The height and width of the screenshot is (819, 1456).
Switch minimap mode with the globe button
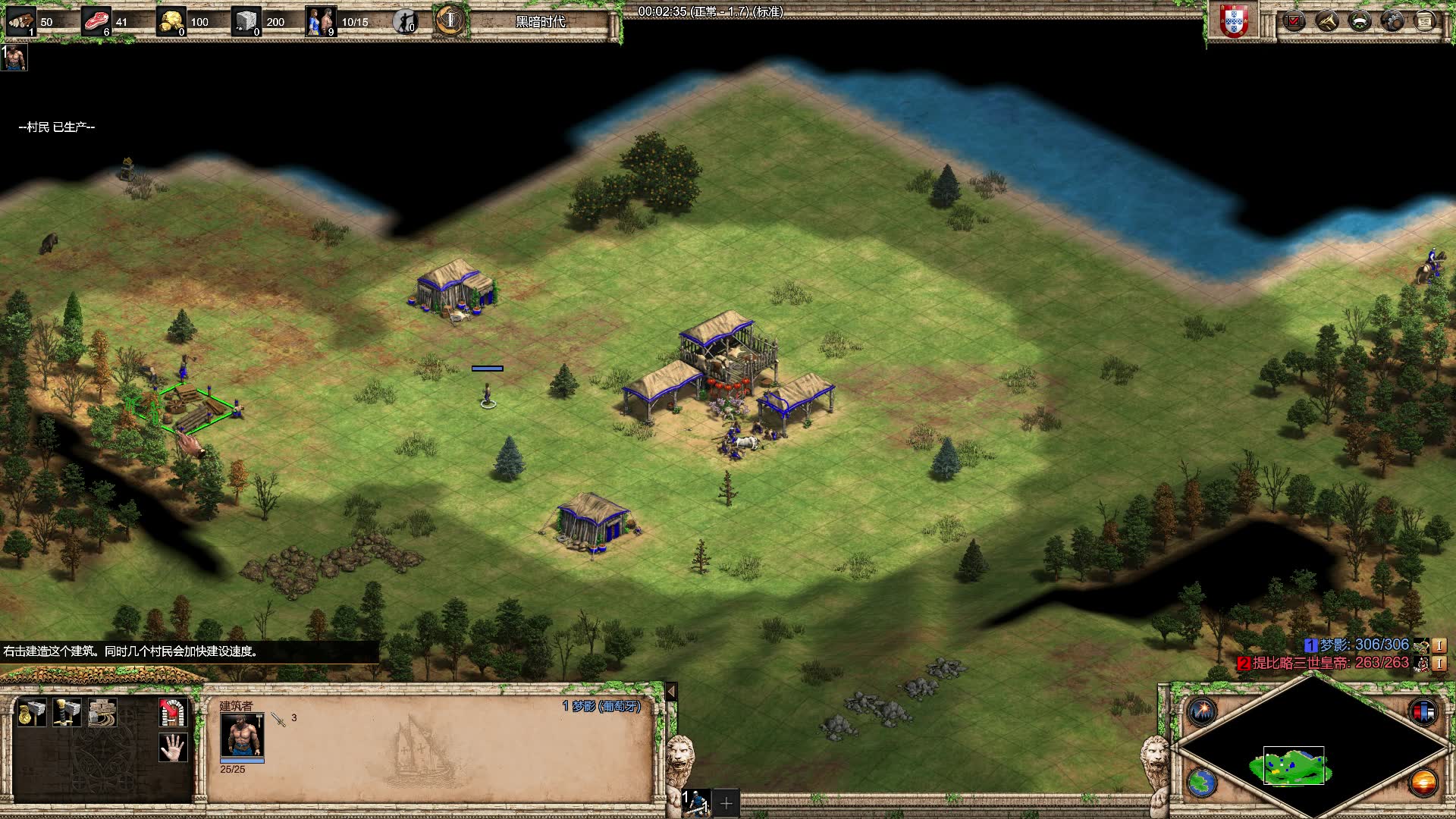(x=1203, y=783)
